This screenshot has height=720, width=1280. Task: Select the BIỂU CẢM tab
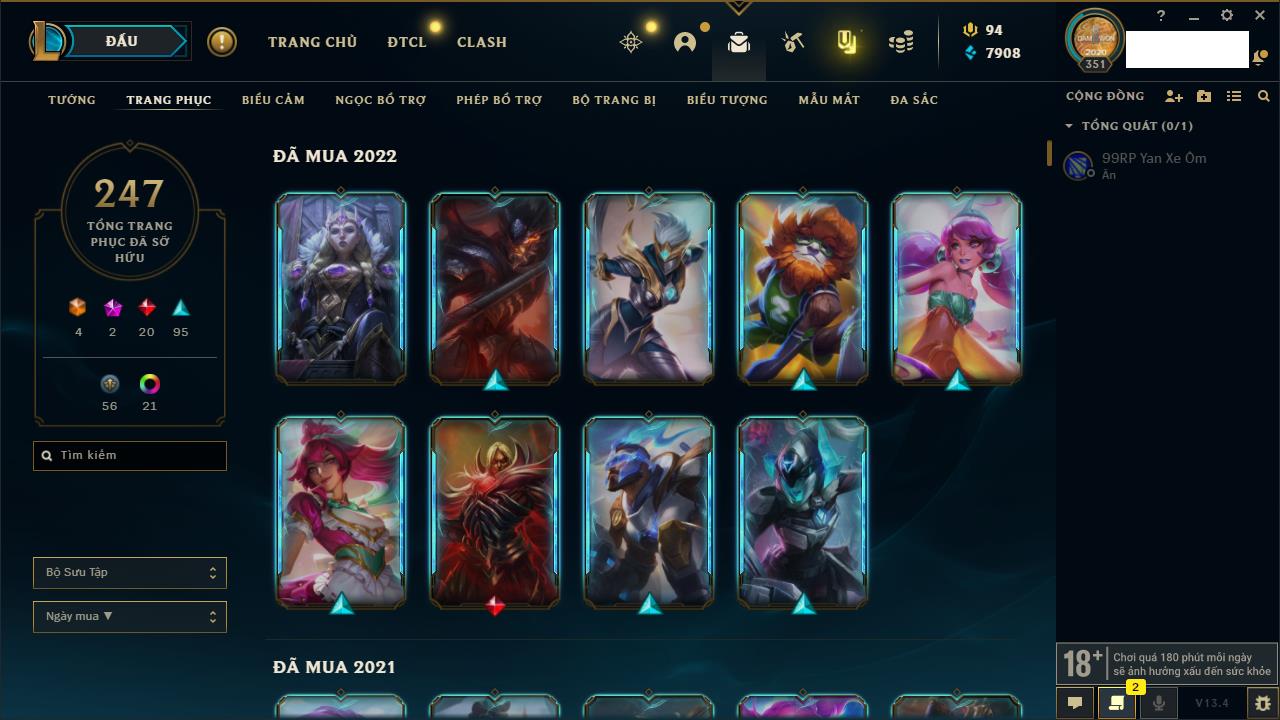(273, 100)
